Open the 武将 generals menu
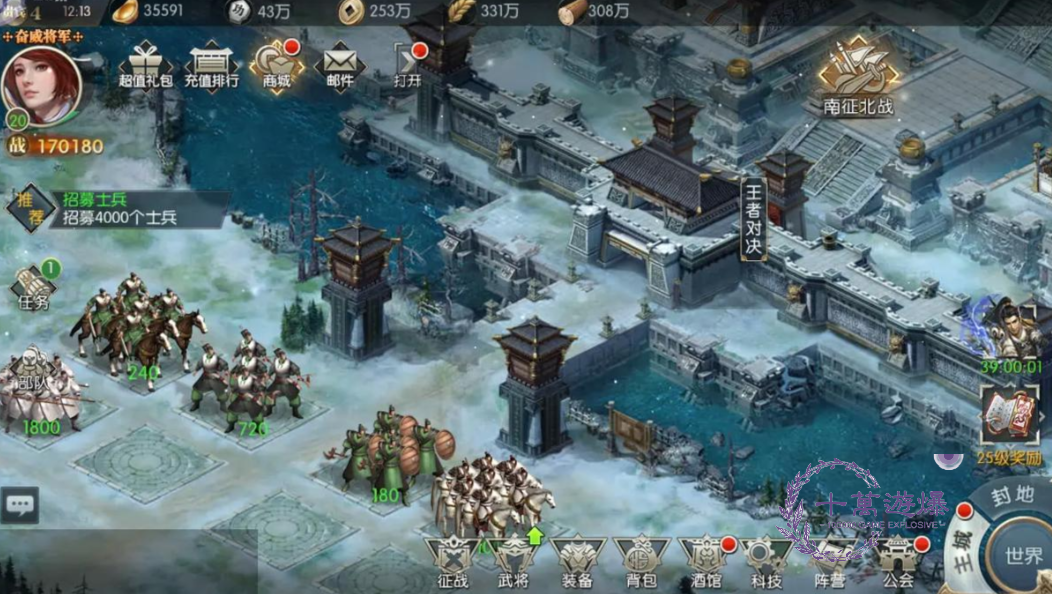 [x=514, y=562]
